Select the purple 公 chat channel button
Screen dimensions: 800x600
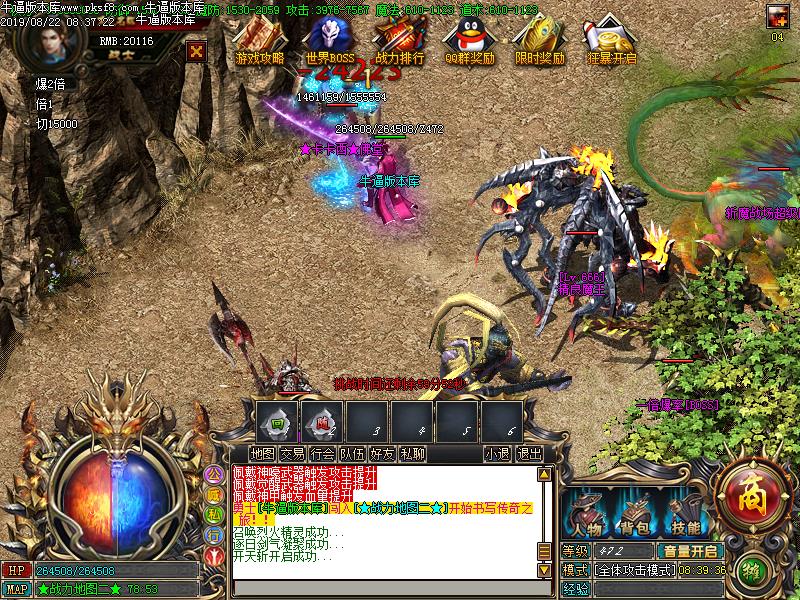point(213,474)
